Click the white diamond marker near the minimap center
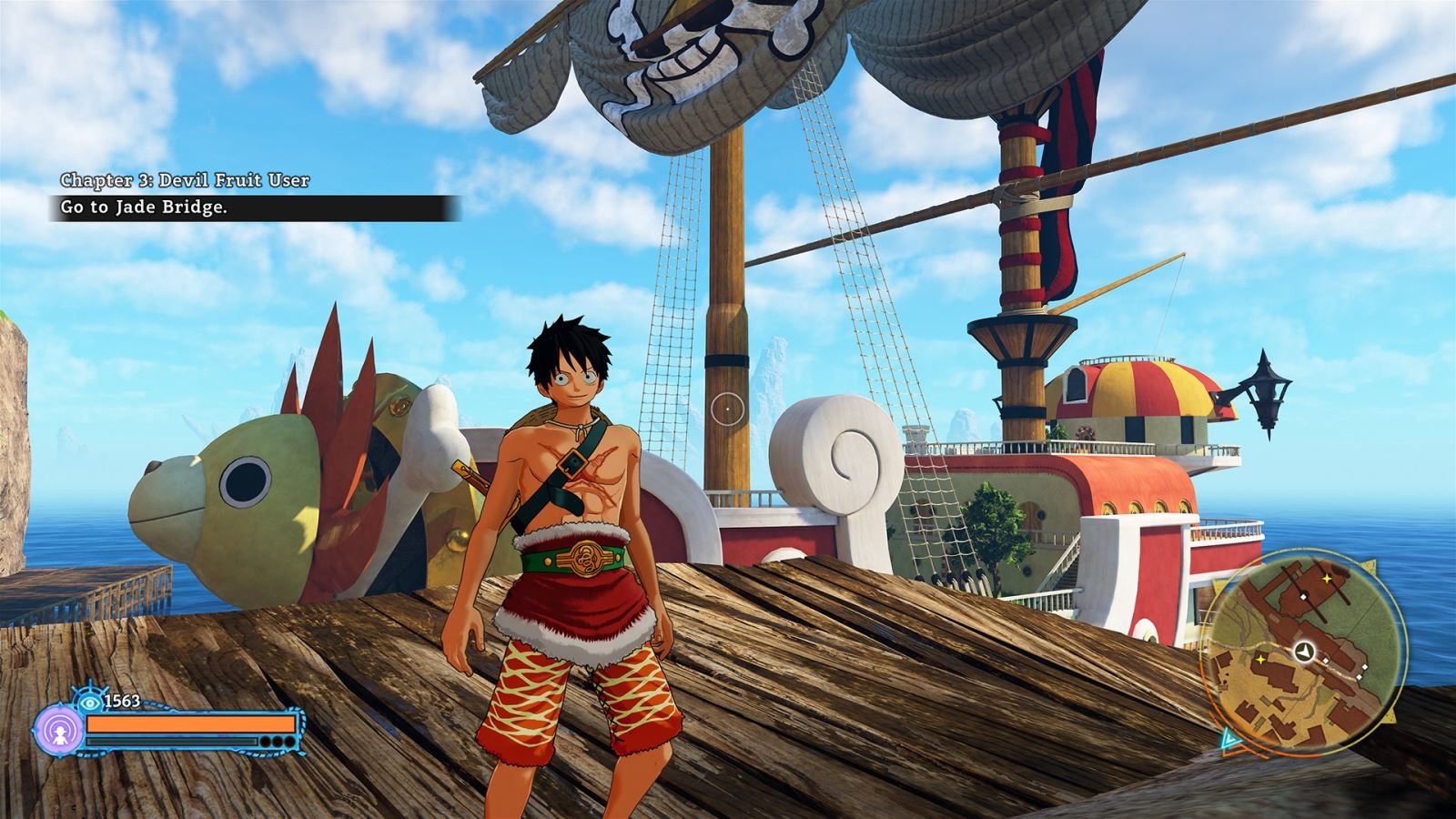 [1326, 661]
